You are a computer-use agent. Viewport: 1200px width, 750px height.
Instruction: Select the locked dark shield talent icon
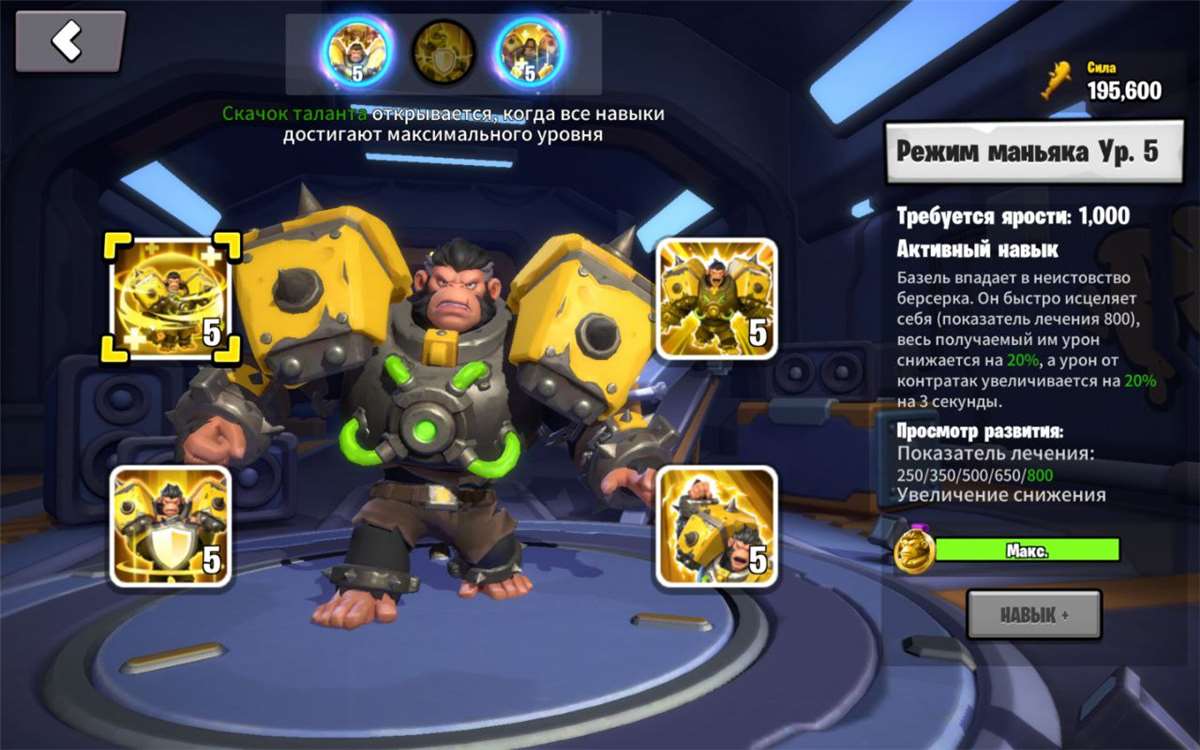click(x=443, y=51)
